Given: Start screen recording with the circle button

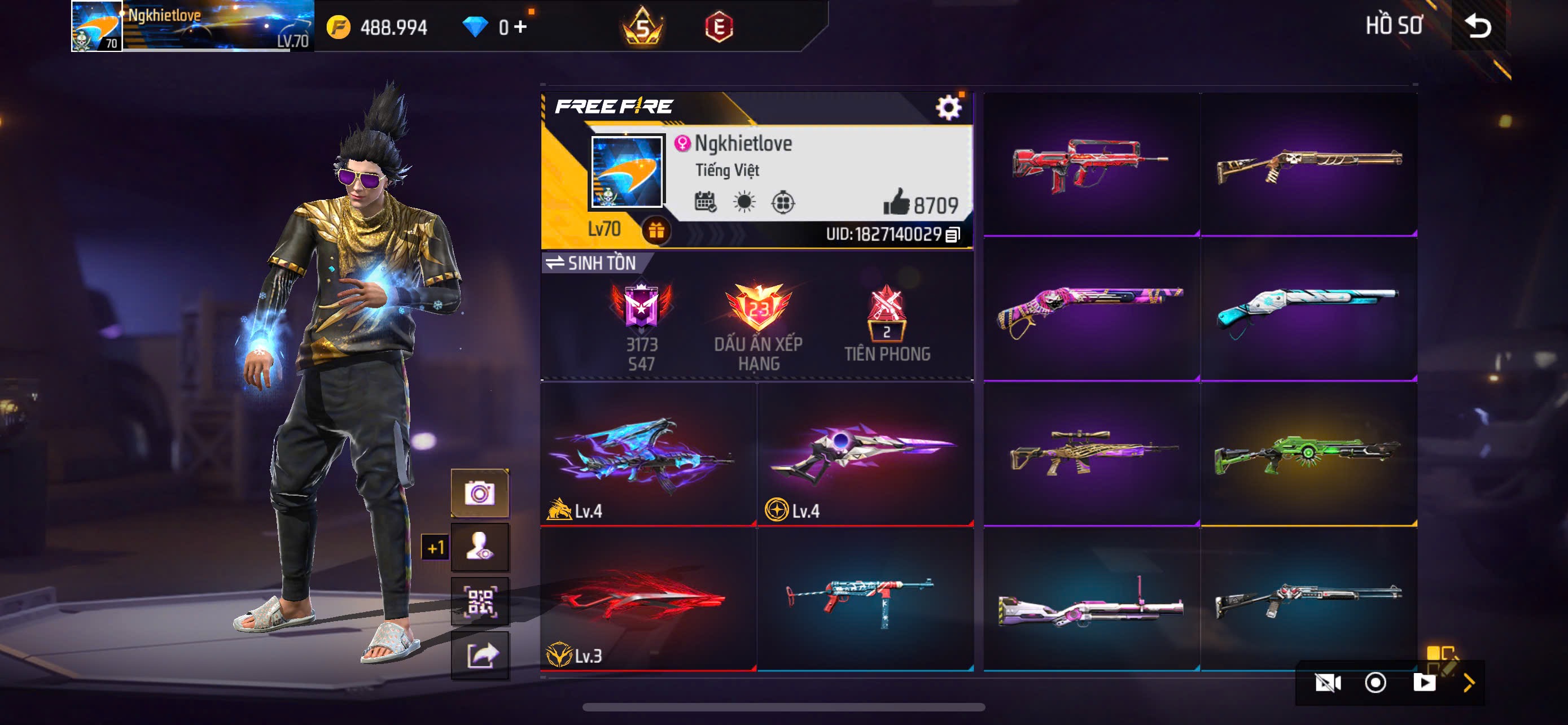Looking at the screenshot, I should [x=1375, y=683].
